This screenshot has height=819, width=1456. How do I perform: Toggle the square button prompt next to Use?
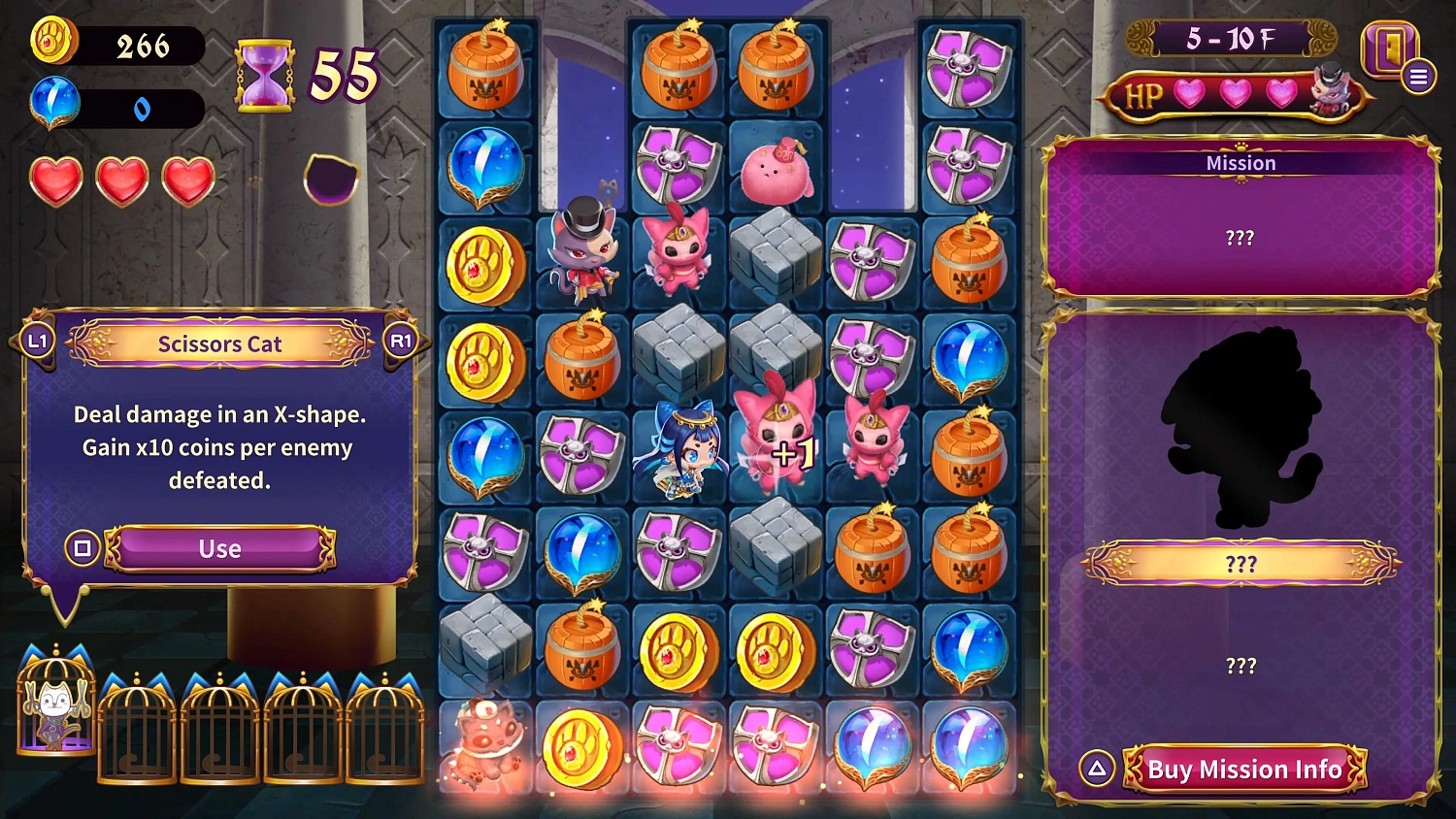click(83, 548)
